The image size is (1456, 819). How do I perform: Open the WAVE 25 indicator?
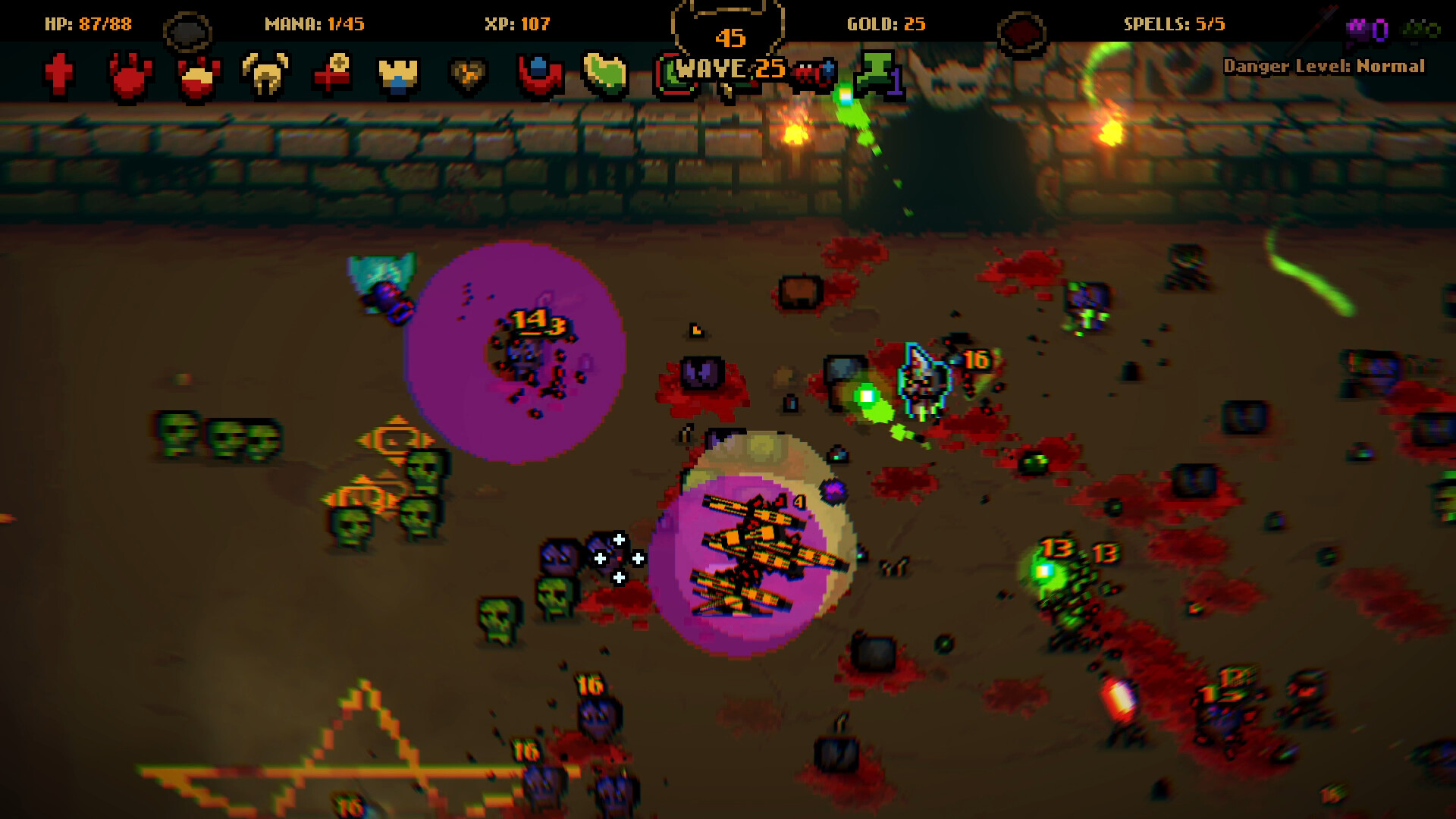coord(726,68)
